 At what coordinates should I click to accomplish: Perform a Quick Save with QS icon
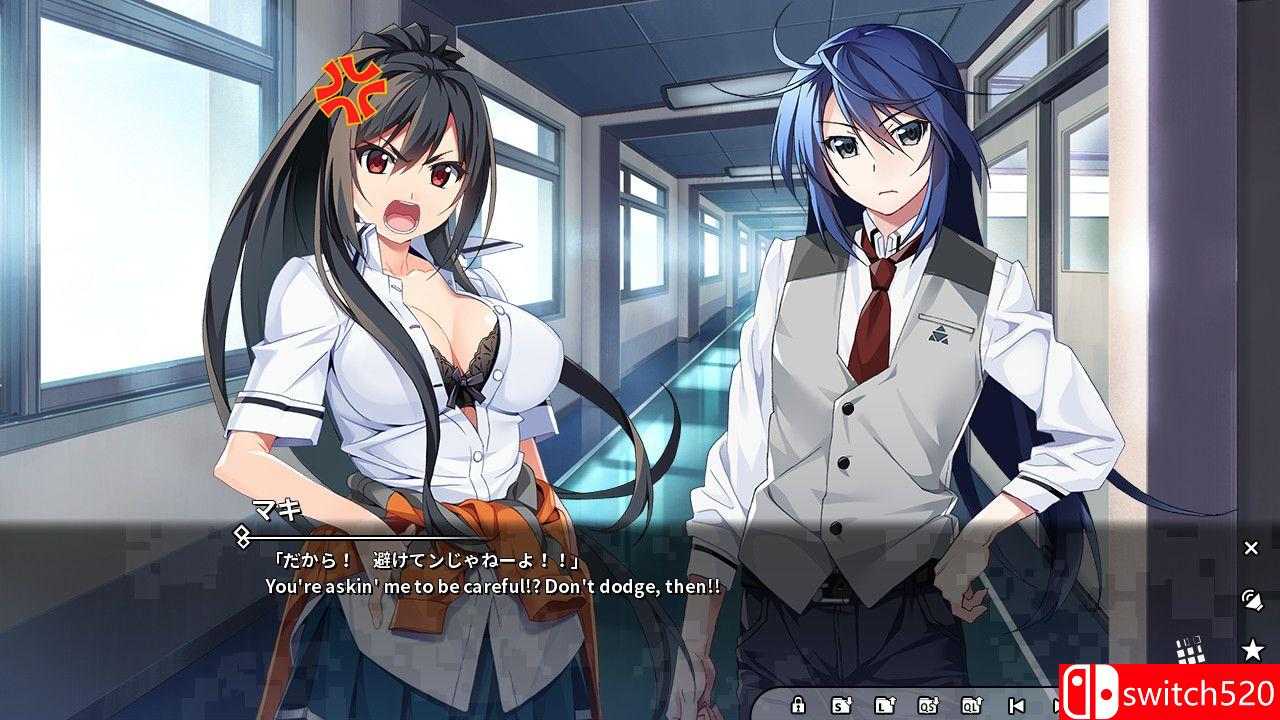(x=928, y=704)
